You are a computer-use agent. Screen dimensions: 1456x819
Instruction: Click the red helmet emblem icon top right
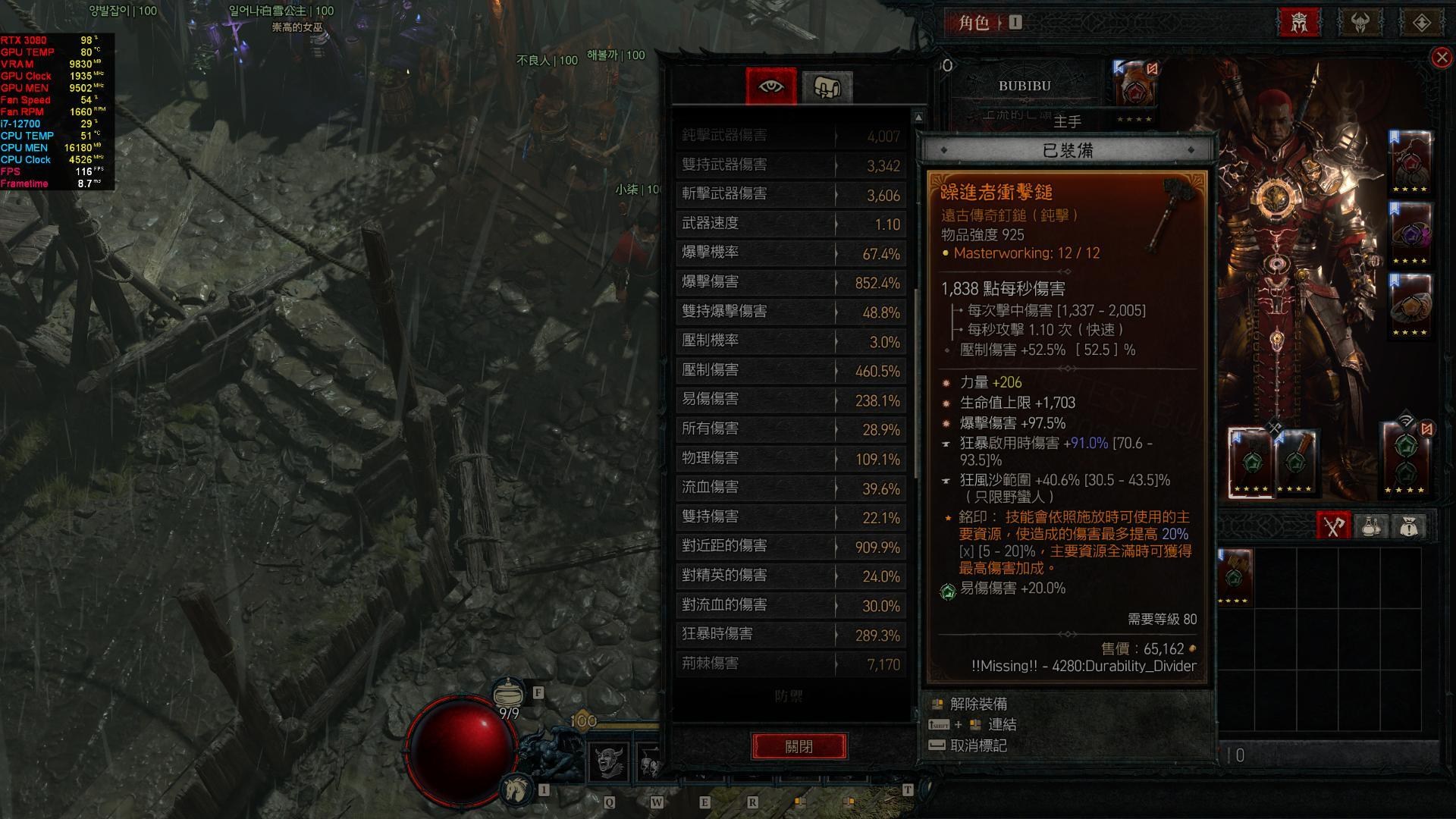[1299, 22]
